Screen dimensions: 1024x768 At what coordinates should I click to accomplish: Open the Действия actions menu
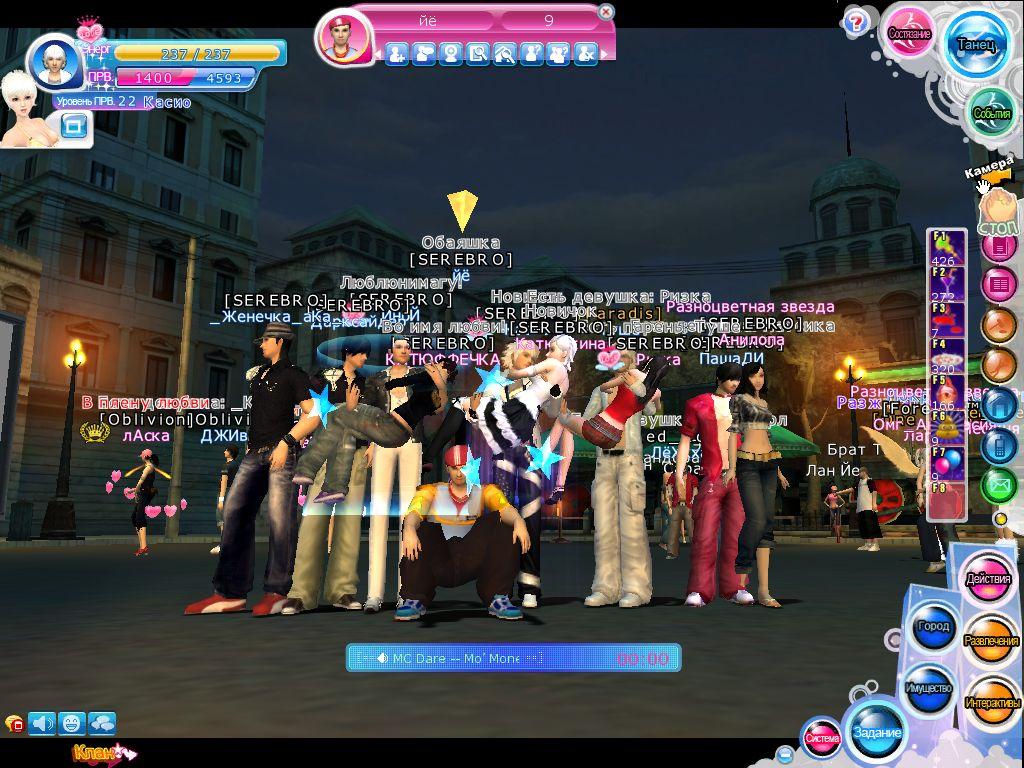coord(988,580)
